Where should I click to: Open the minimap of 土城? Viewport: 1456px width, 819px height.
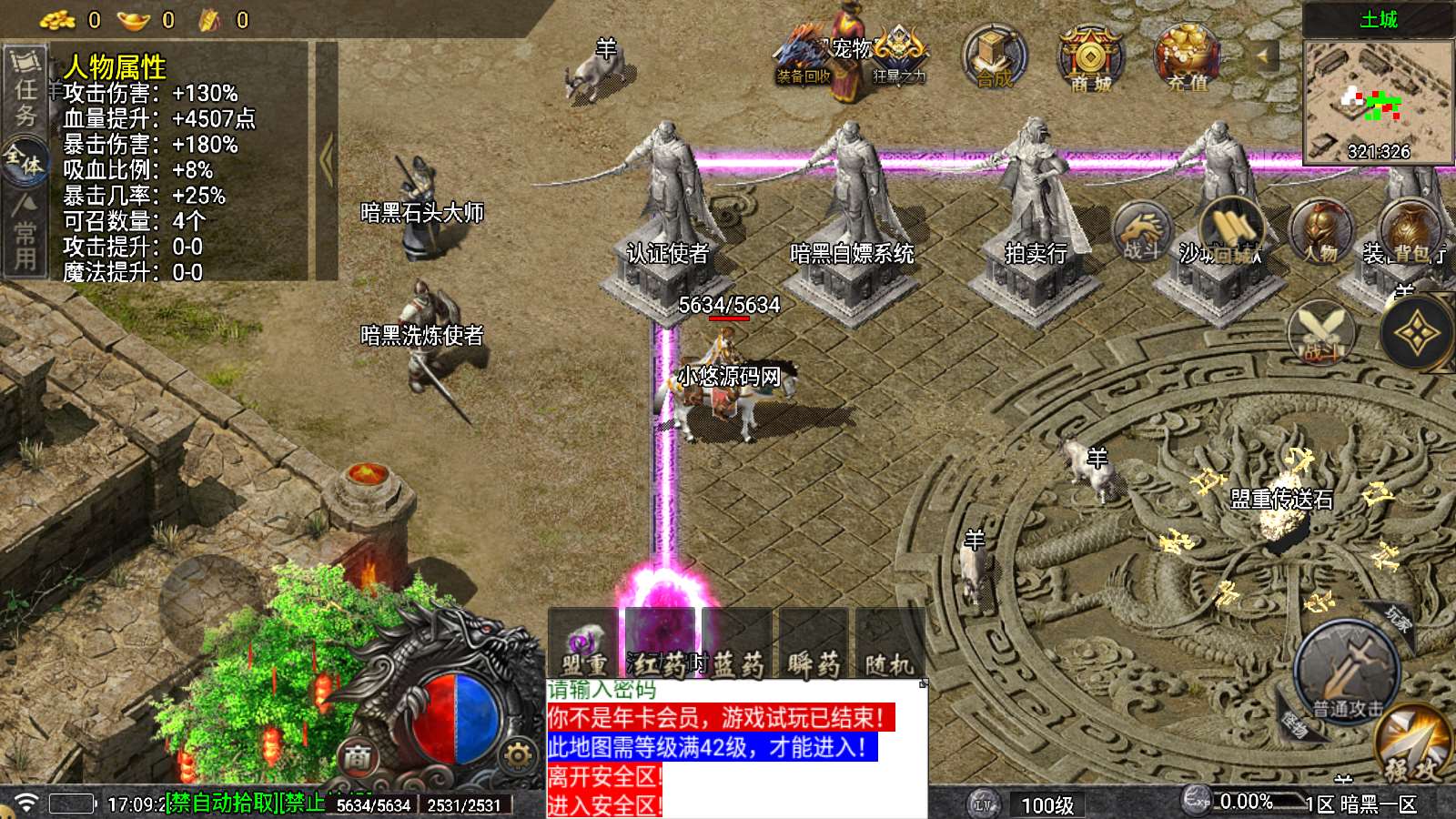(x=1378, y=101)
